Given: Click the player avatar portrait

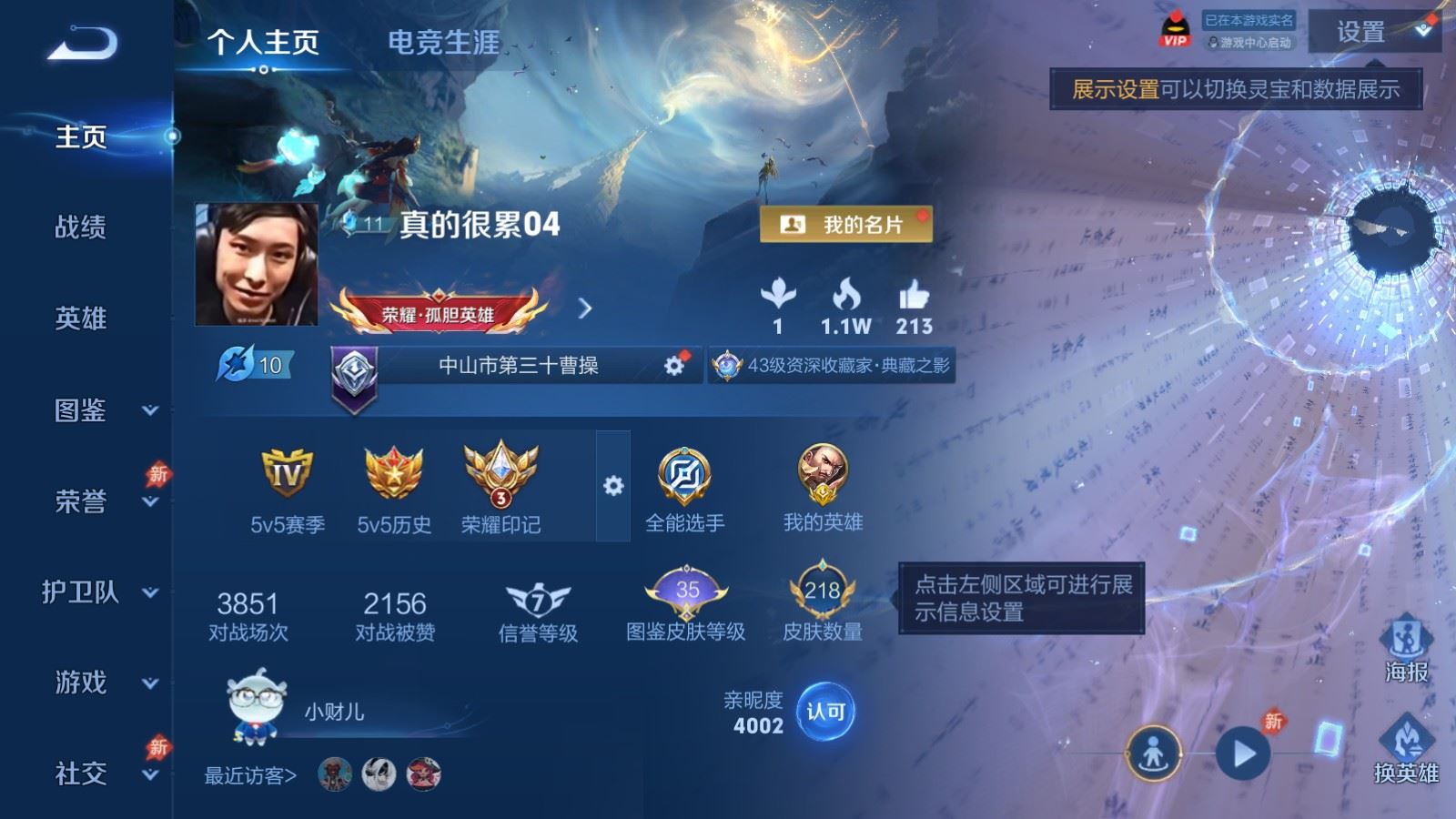Looking at the screenshot, I should click(x=258, y=262).
